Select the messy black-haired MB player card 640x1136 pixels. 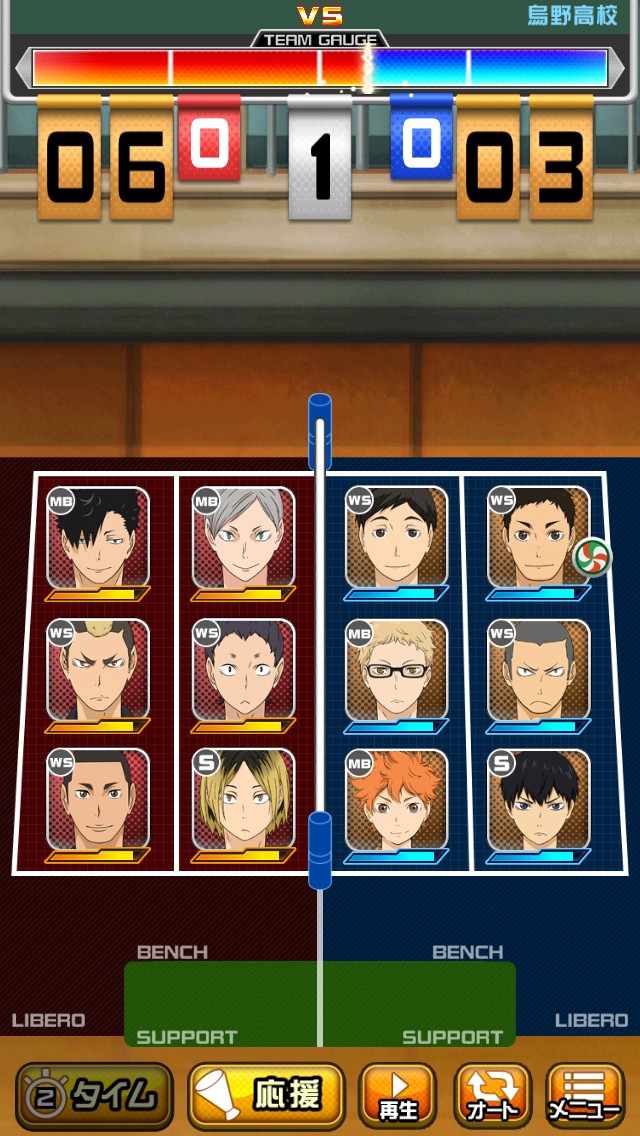(98, 539)
